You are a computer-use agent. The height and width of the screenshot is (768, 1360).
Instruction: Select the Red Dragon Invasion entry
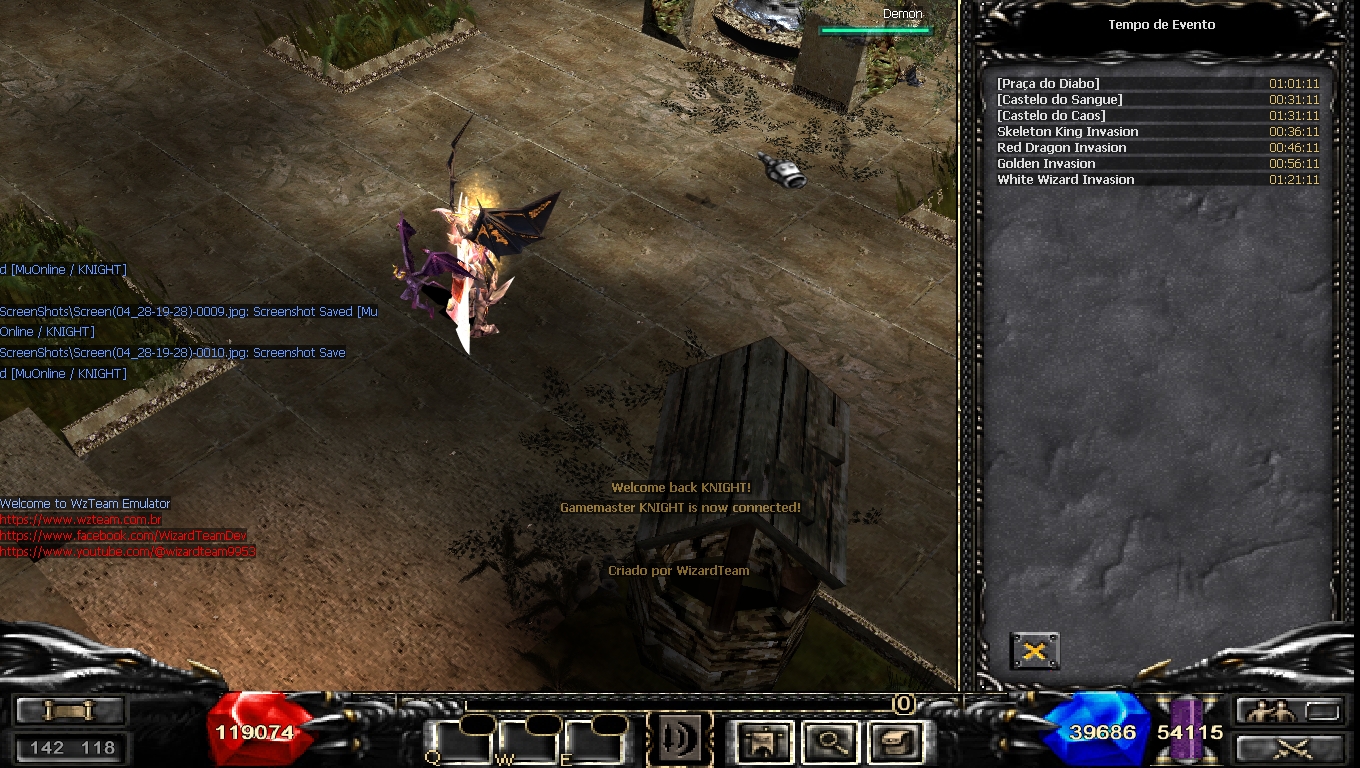point(1157,148)
